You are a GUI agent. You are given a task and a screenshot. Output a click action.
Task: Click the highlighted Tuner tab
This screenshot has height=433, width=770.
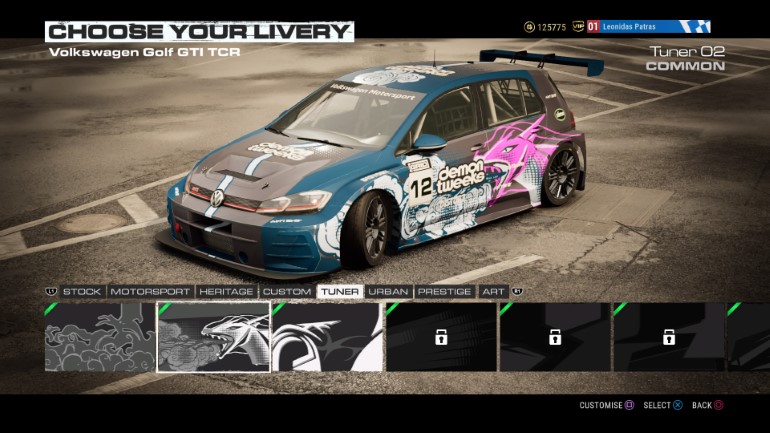(340, 291)
